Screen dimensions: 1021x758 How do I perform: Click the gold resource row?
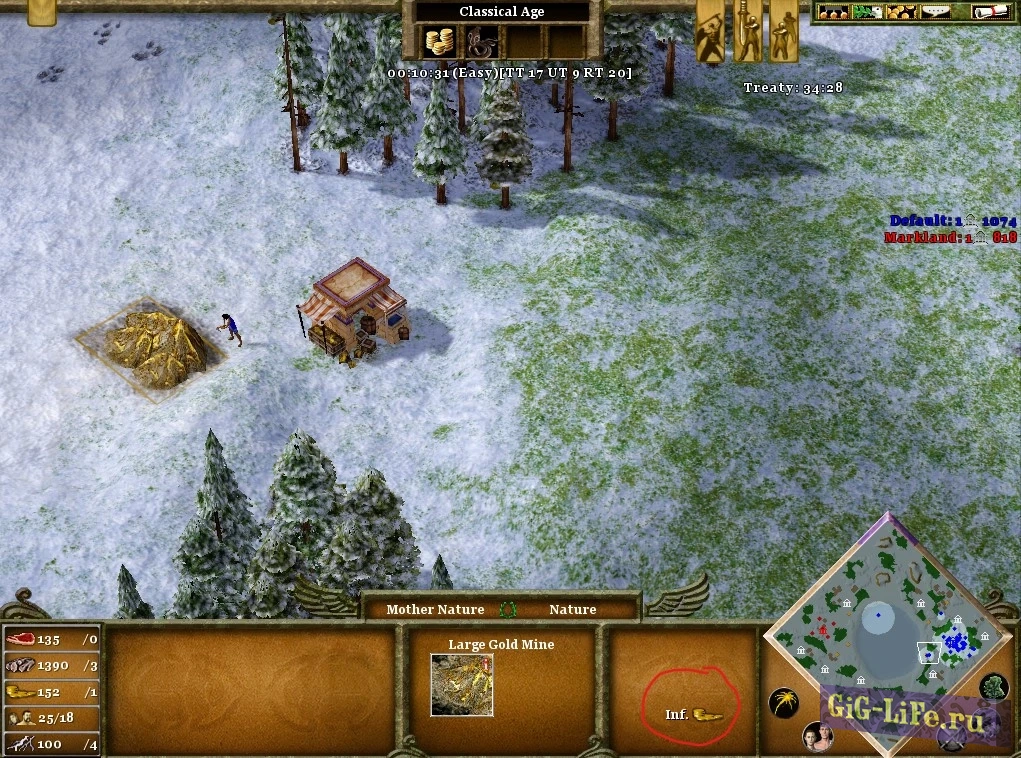pyautogui.click(x=52, y=692)
